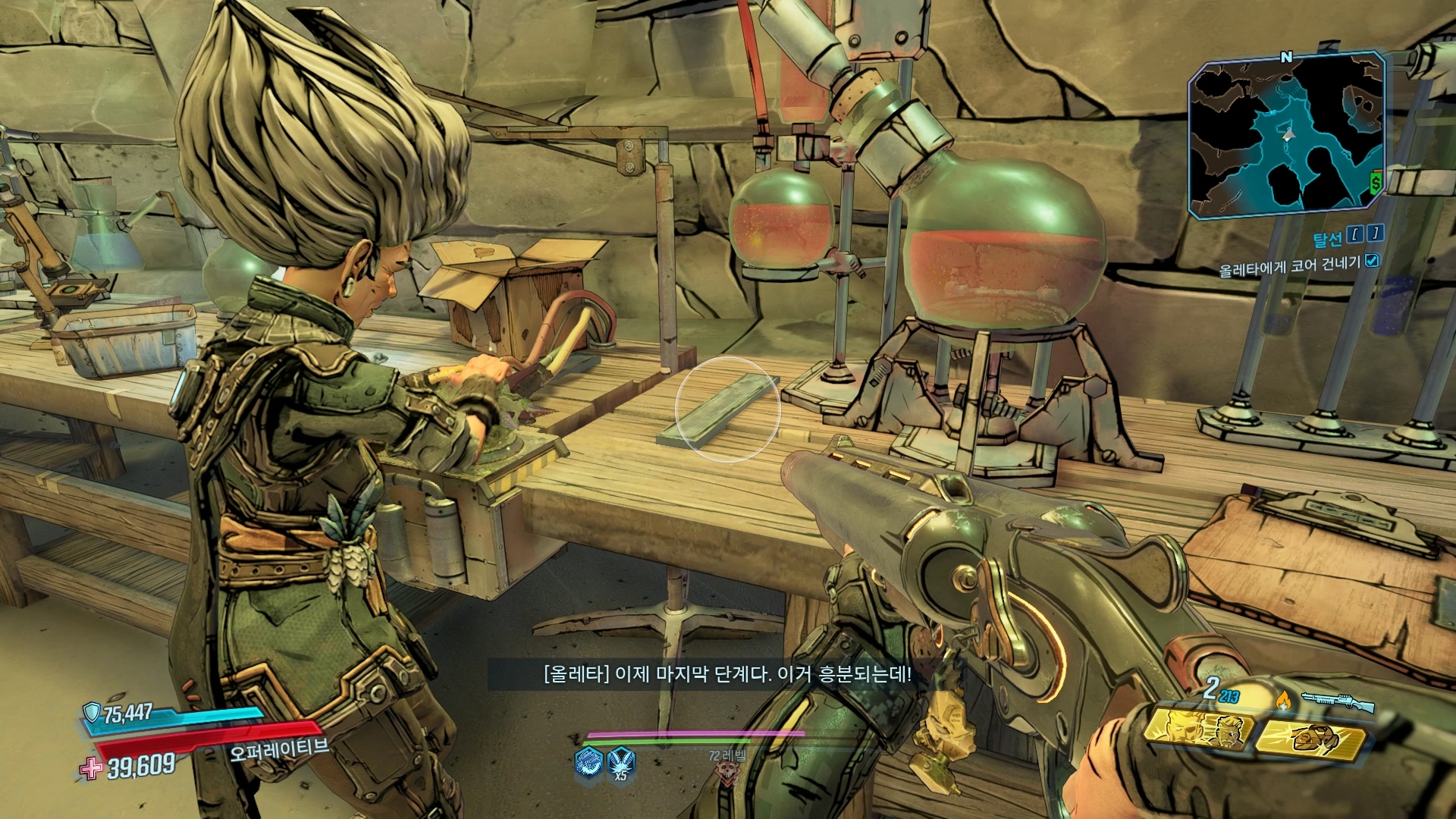
Task: Toggle the 올레타에게 코어 건네기 objective checkbox
Action: tap(1371, 261)
